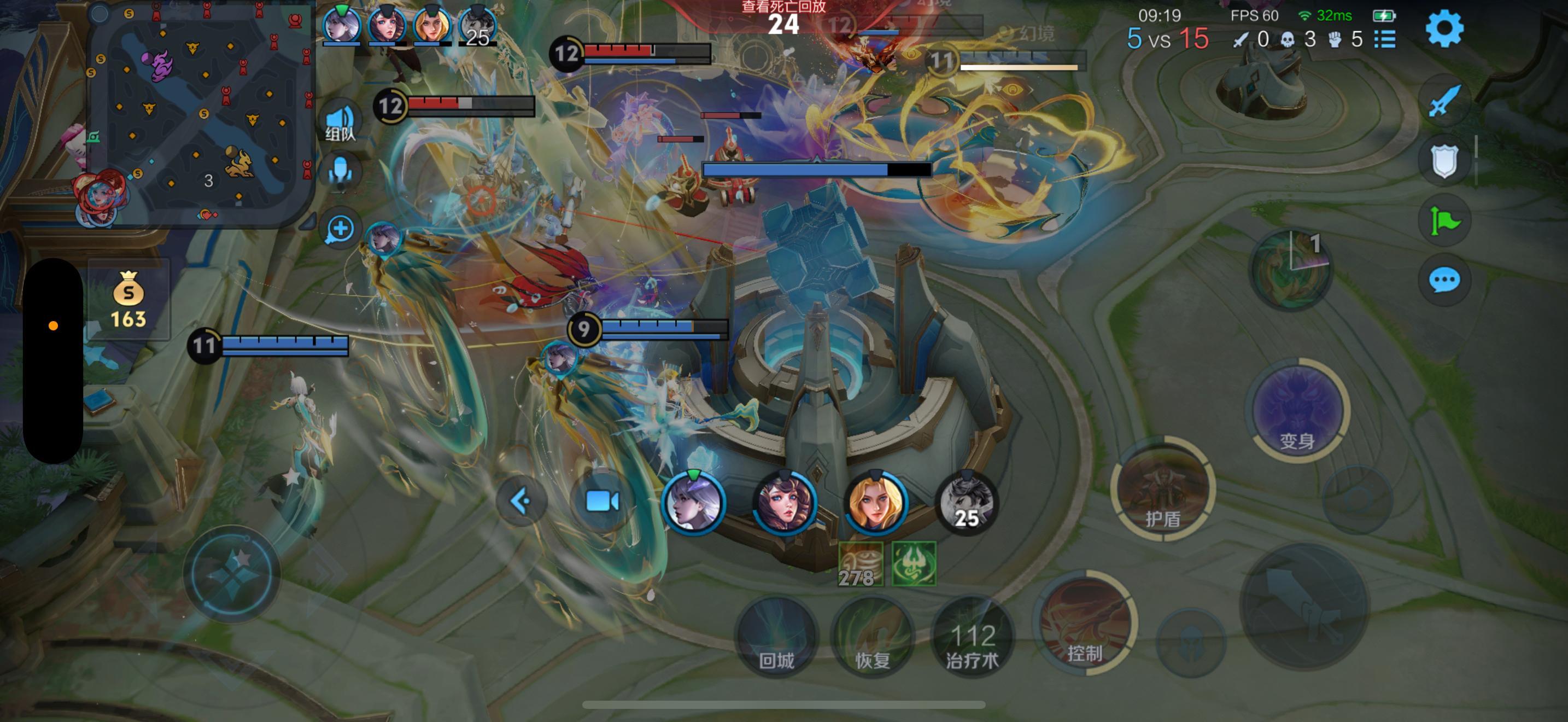Tap the shield defend signal
This screenshot has width=1568, height=722.
pyautogui.click(x=1444, y=161)
